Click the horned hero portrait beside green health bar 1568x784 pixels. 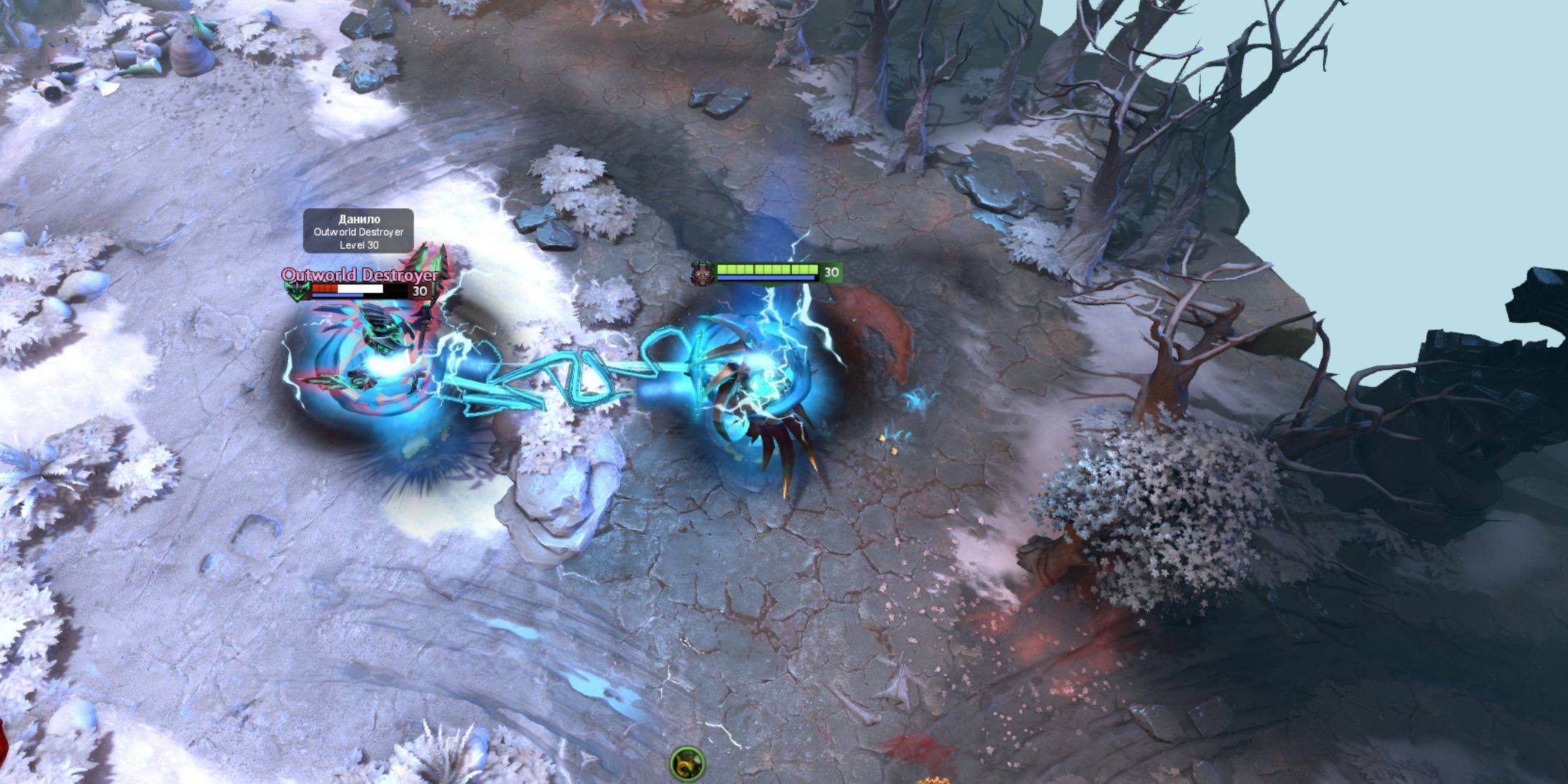coord(702,272)
